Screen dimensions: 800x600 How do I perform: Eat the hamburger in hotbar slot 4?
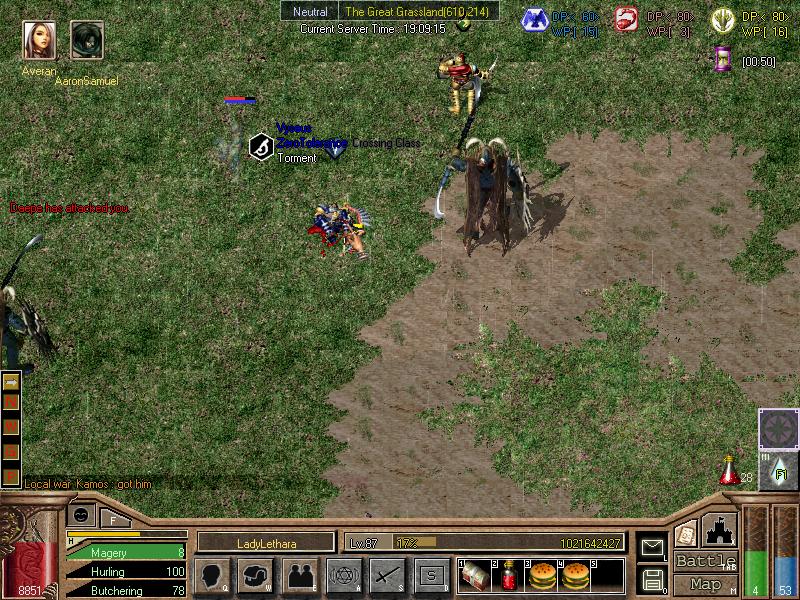pyautogui.click(x=575, y=575)
